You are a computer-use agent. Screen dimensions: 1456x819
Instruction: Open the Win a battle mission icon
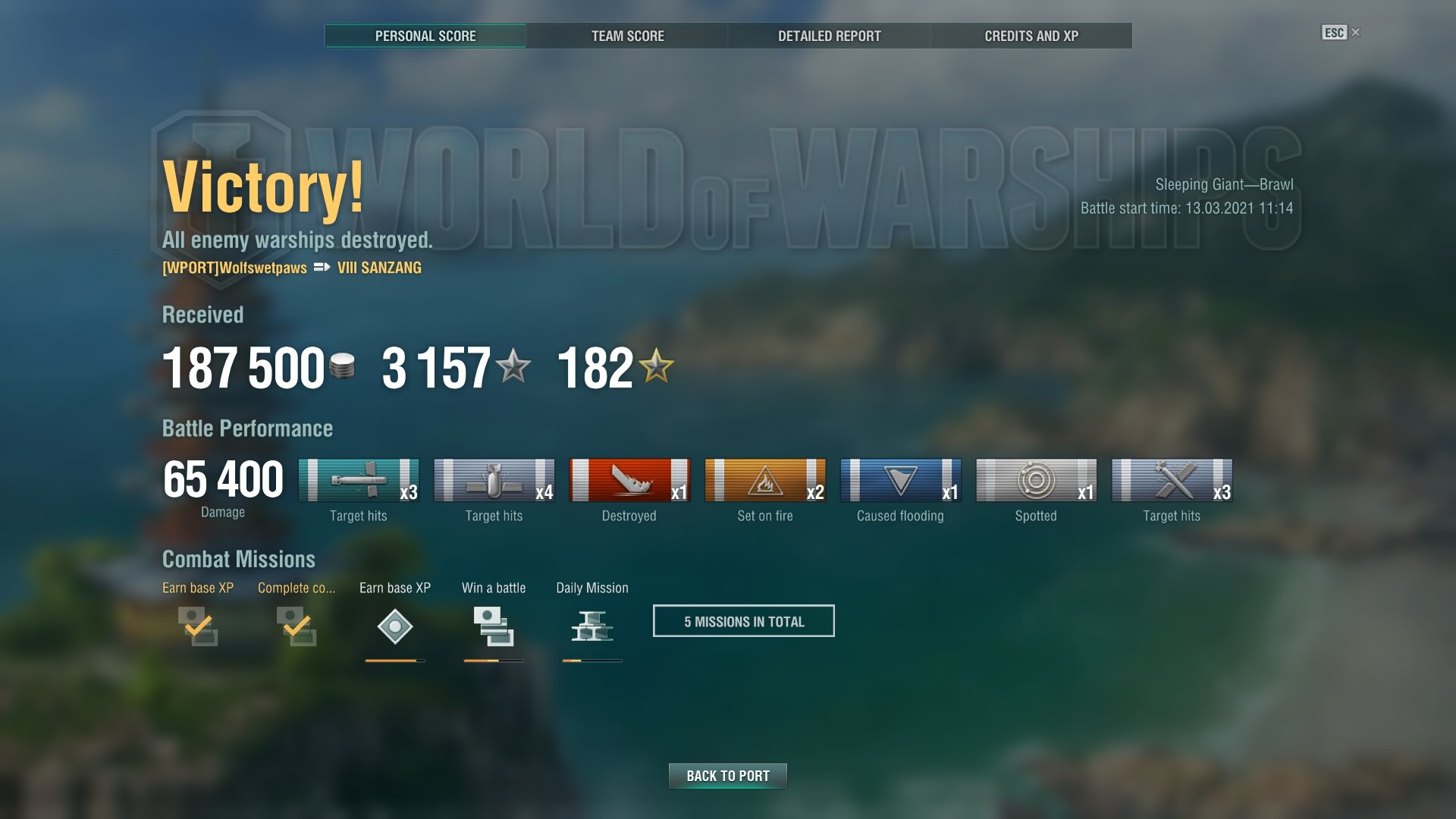494,626
